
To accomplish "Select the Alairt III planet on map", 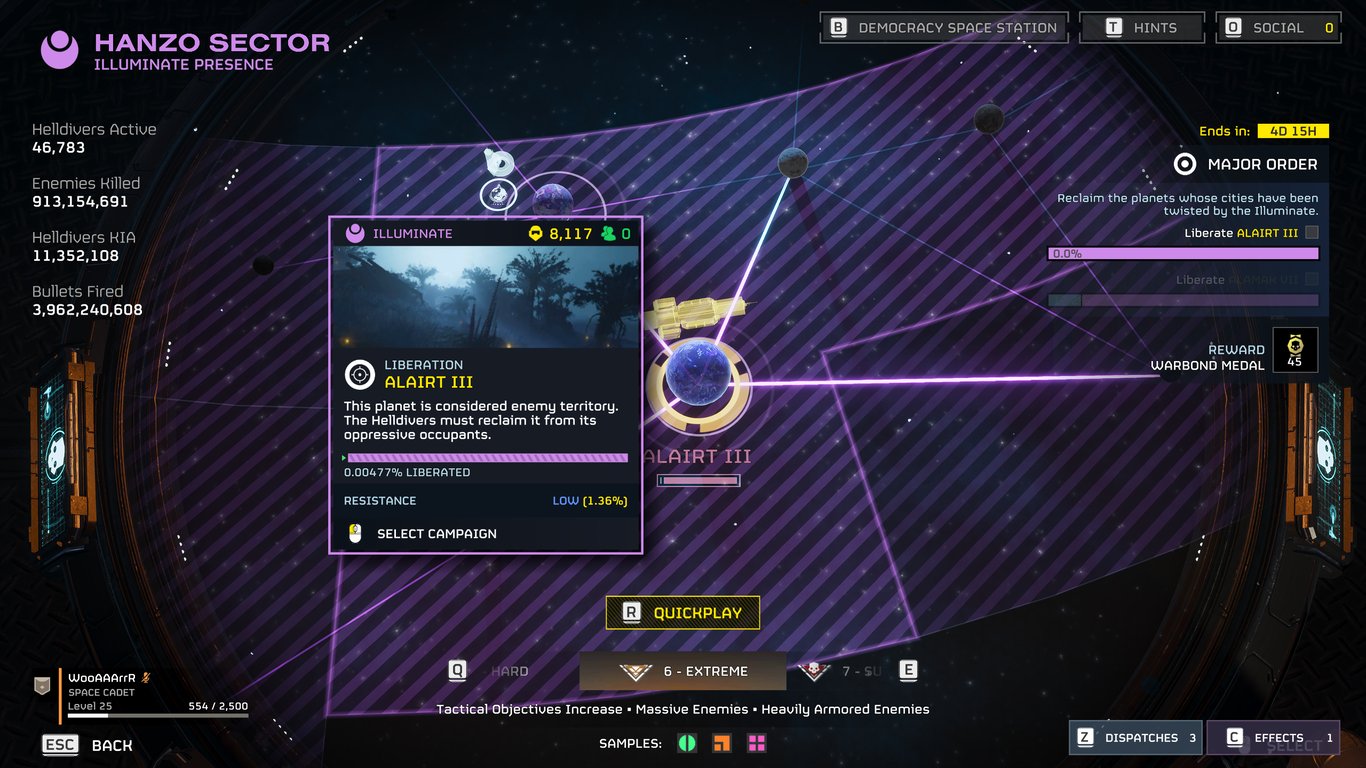I will pos(698,379).
